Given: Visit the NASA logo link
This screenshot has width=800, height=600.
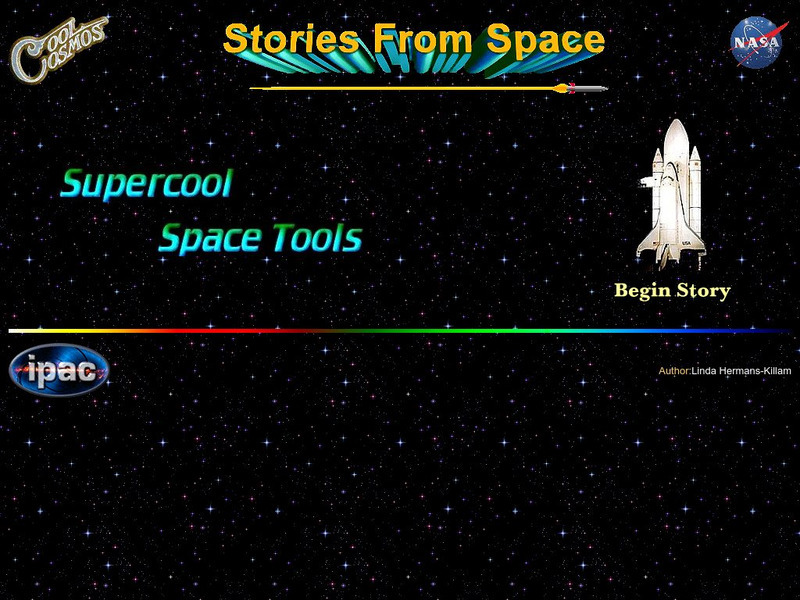Looking at the screenshot, I should click(x=756, y=42).
